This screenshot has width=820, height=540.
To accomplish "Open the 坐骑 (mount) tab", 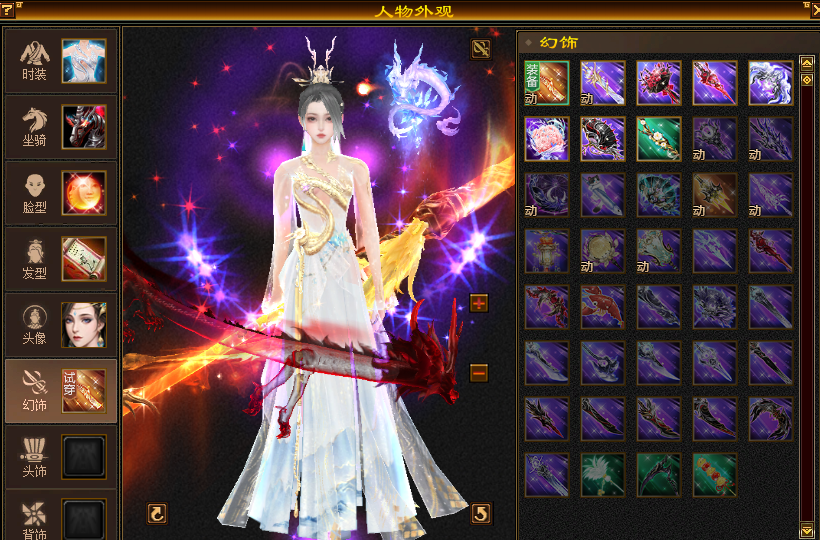I will pyautogui.click(x=60, y=126).
